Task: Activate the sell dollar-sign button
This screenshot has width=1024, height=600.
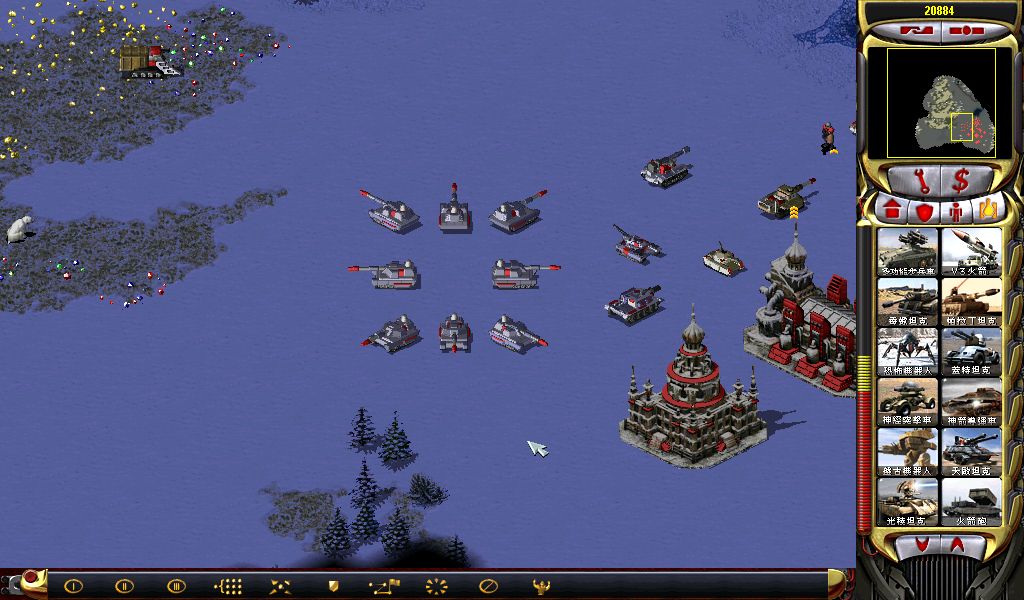Action: coord(961,181)
